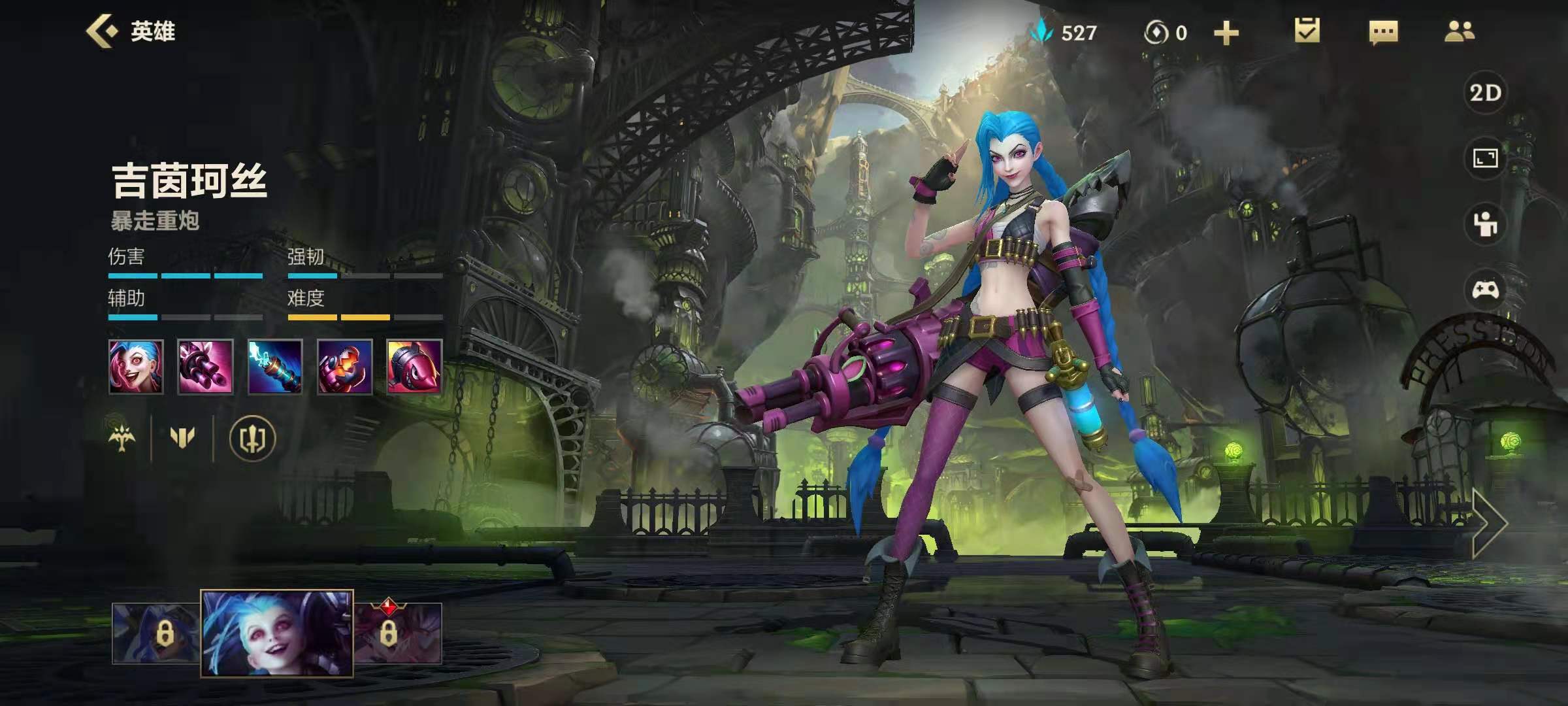View the minigun ability icon
The height and width of the screenshot is (706, 1568).
point(205,367)
